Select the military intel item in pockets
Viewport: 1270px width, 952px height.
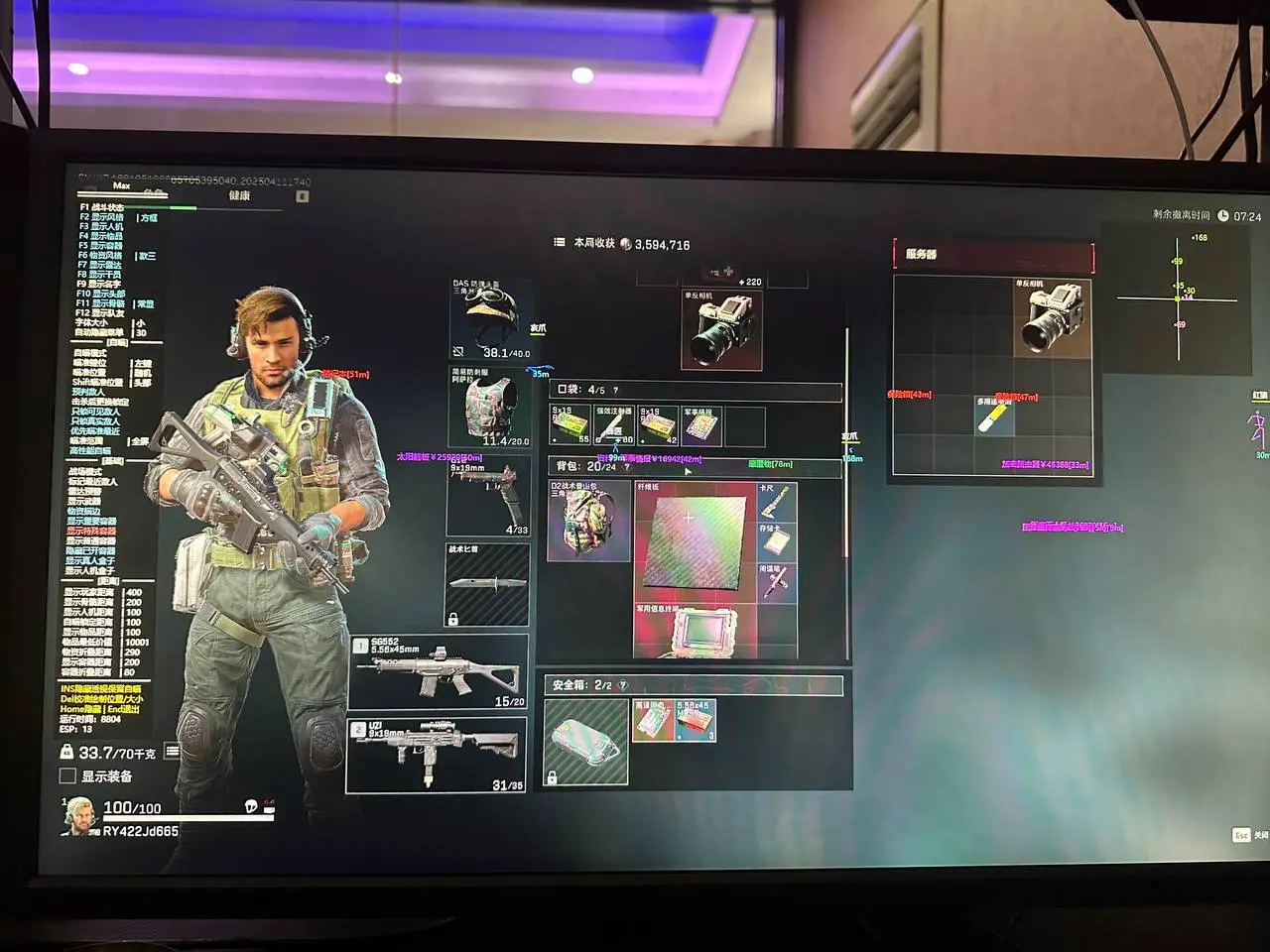pyautogui.click(x=700, y=425)
